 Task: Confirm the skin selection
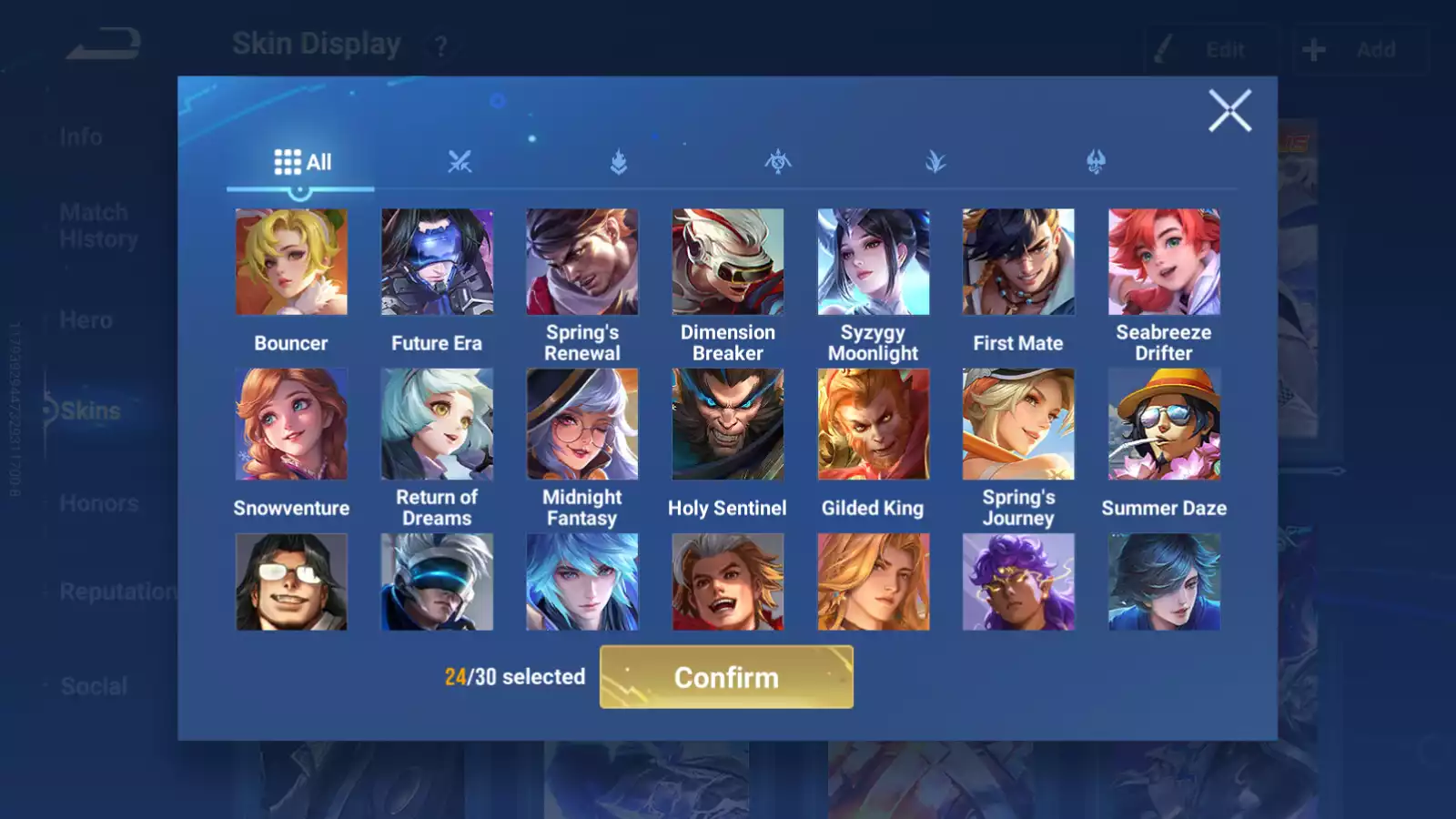click(726, 677)
